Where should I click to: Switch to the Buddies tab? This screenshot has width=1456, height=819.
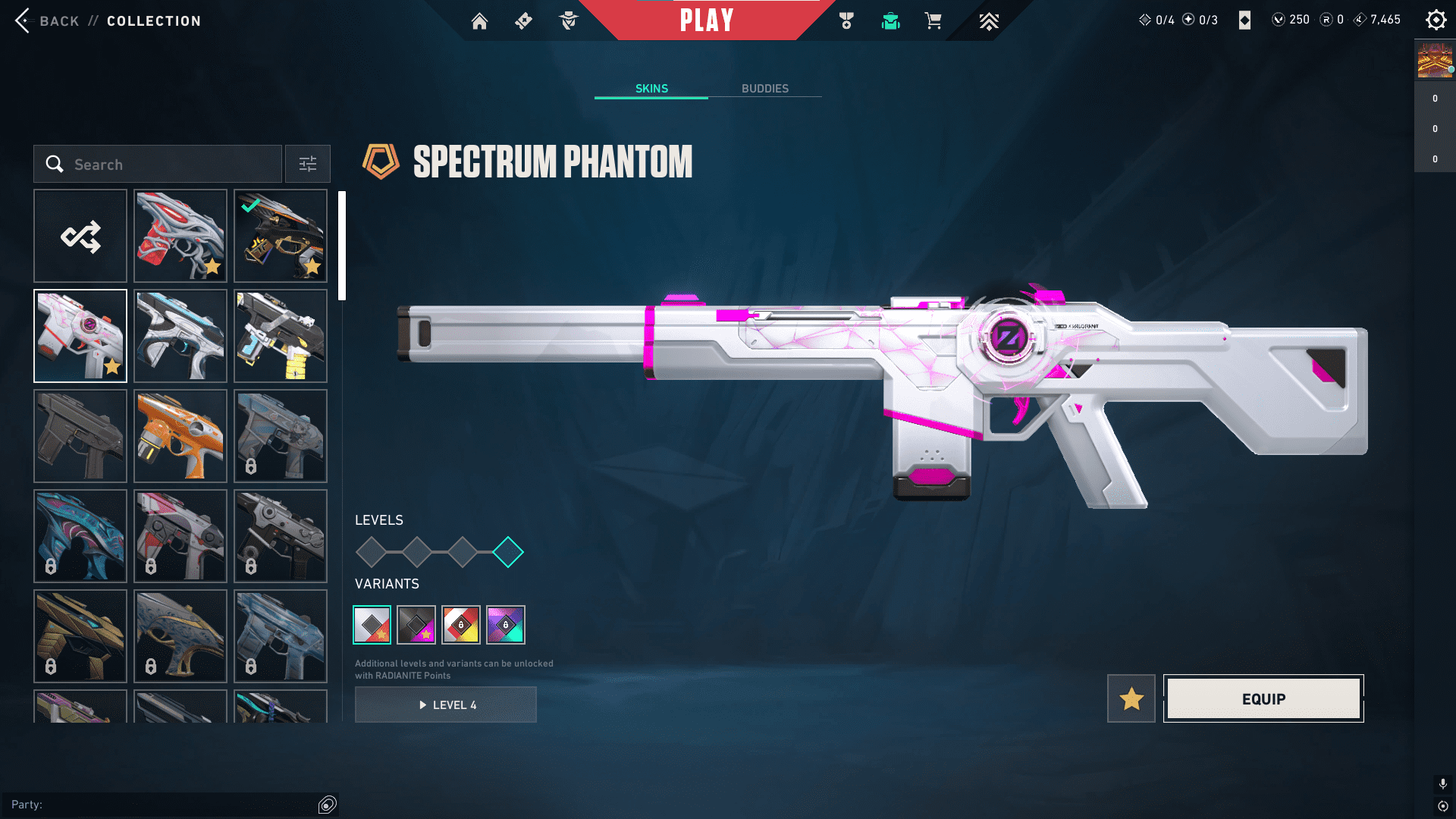click(764, 89)
